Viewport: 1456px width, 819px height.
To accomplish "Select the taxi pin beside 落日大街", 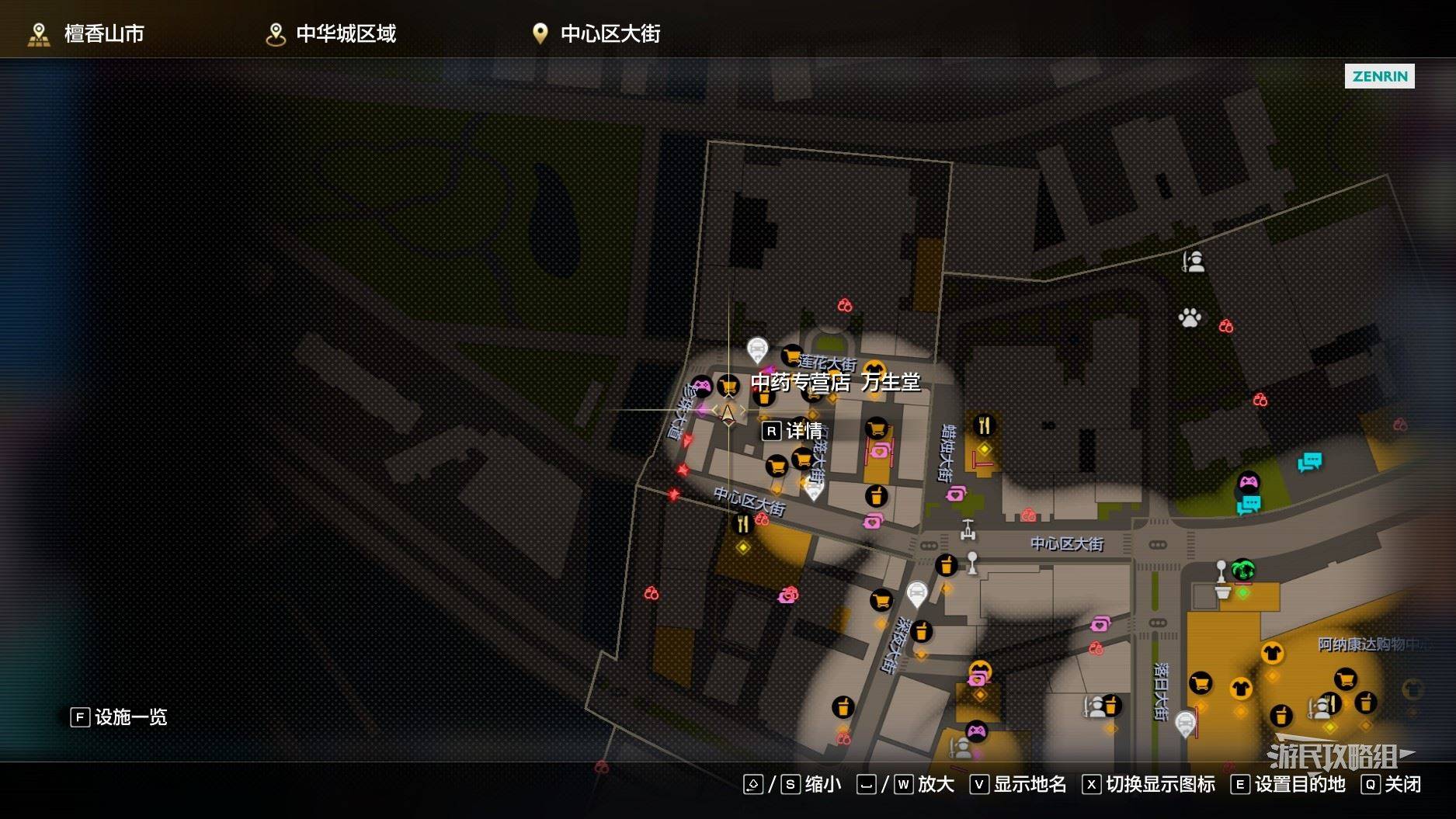I will coord(1185,724).
